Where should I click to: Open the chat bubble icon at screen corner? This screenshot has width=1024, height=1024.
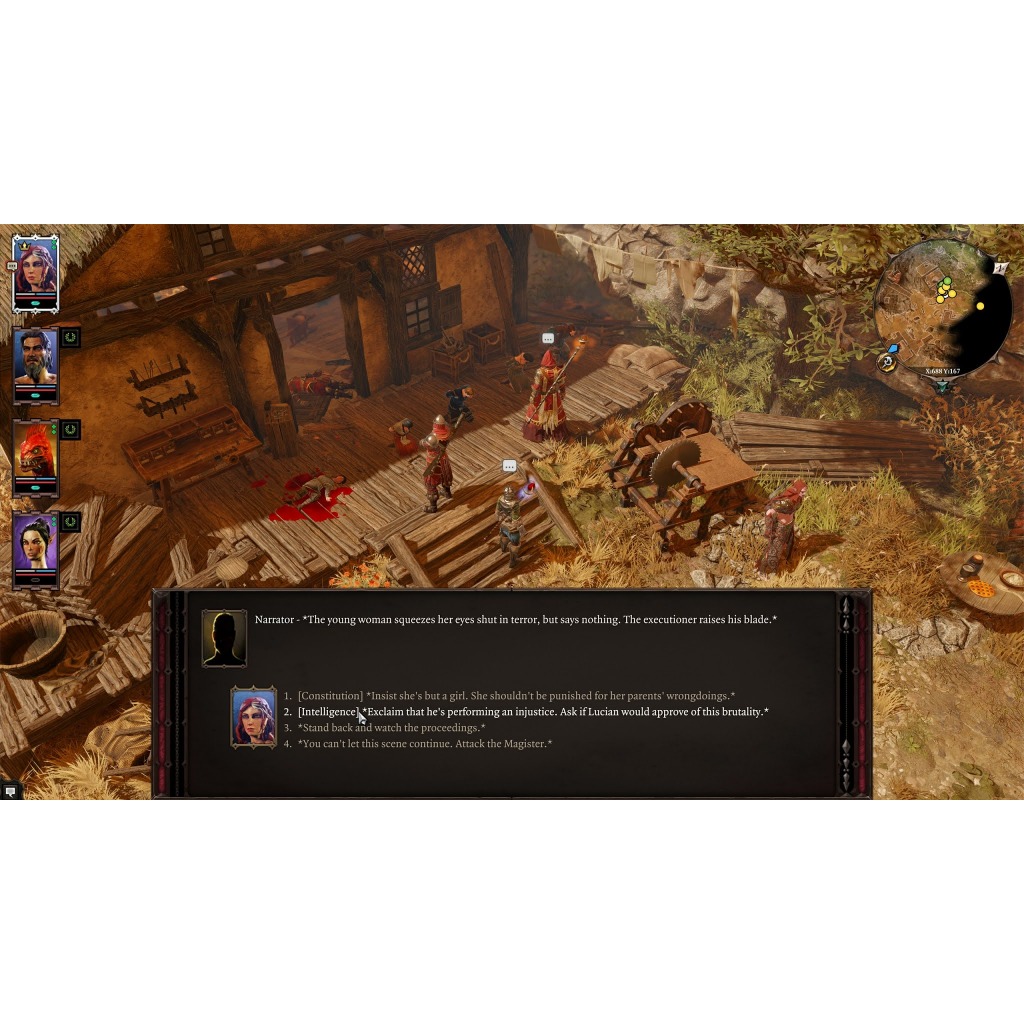click(11, 791)
